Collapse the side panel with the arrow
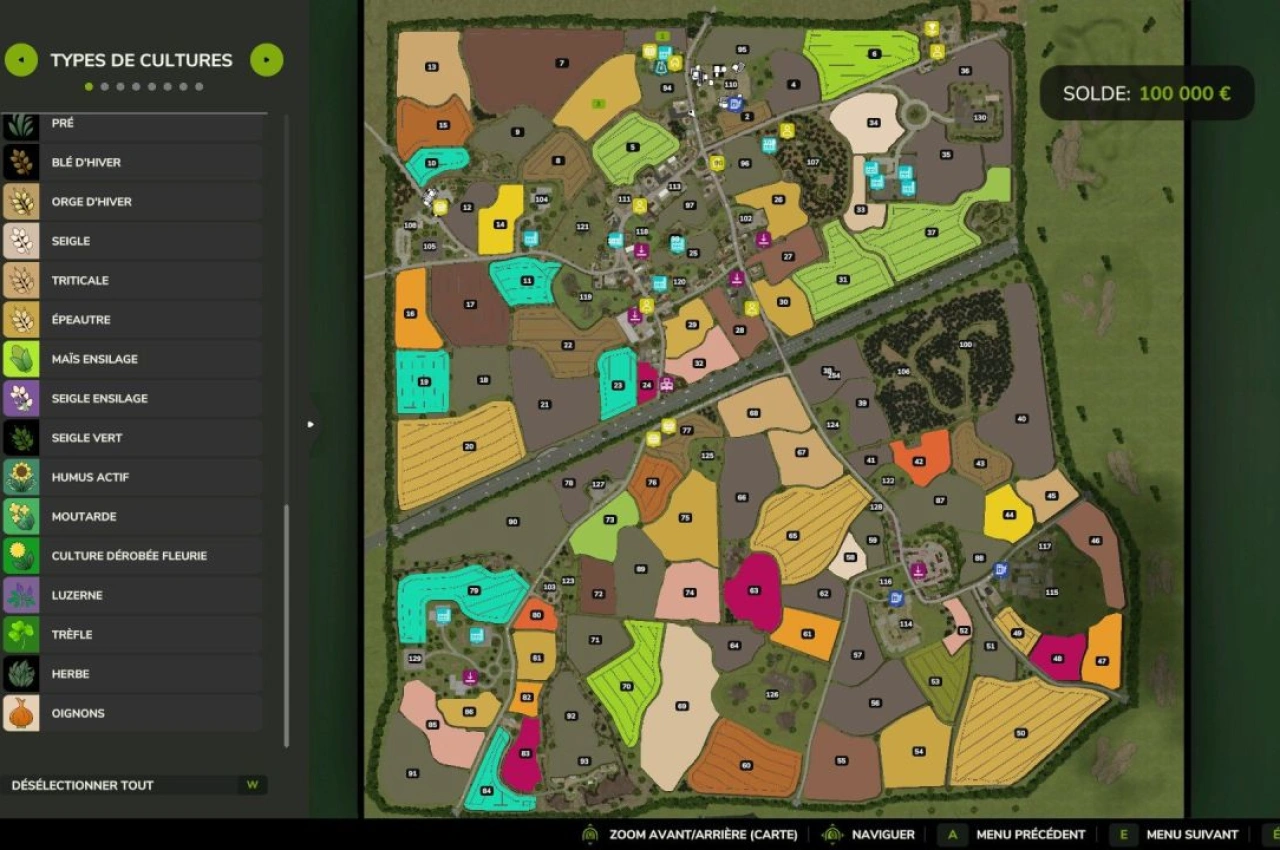1280x850 pixels. (x=311, y=425)
